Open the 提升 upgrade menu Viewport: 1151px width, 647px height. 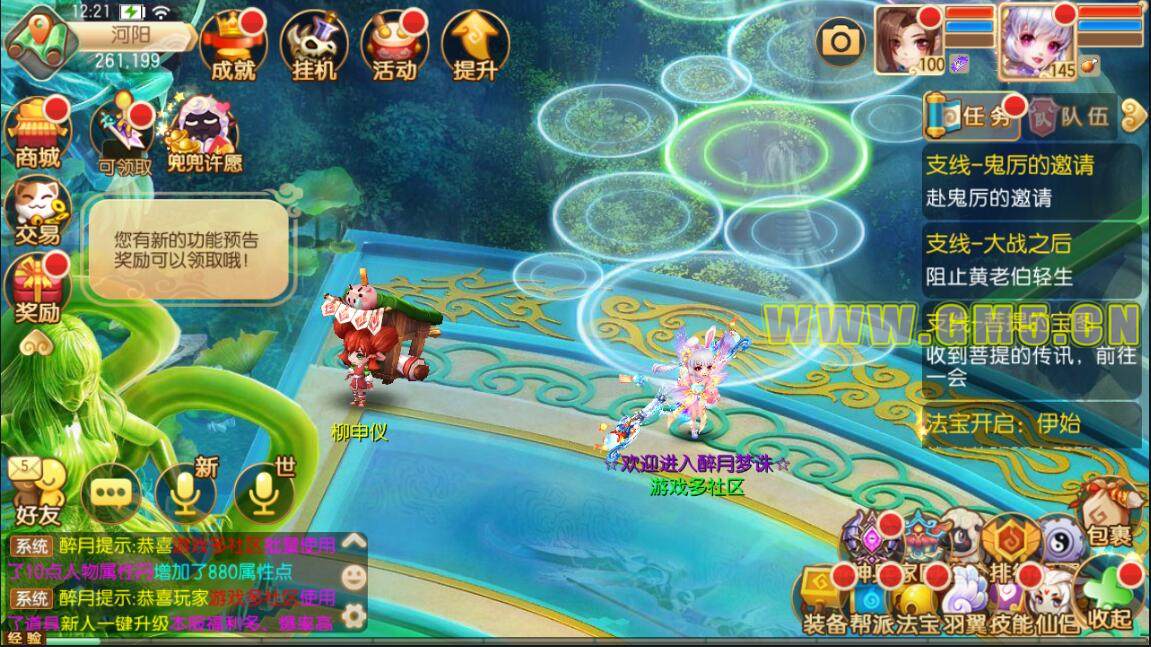coord(475,45)
